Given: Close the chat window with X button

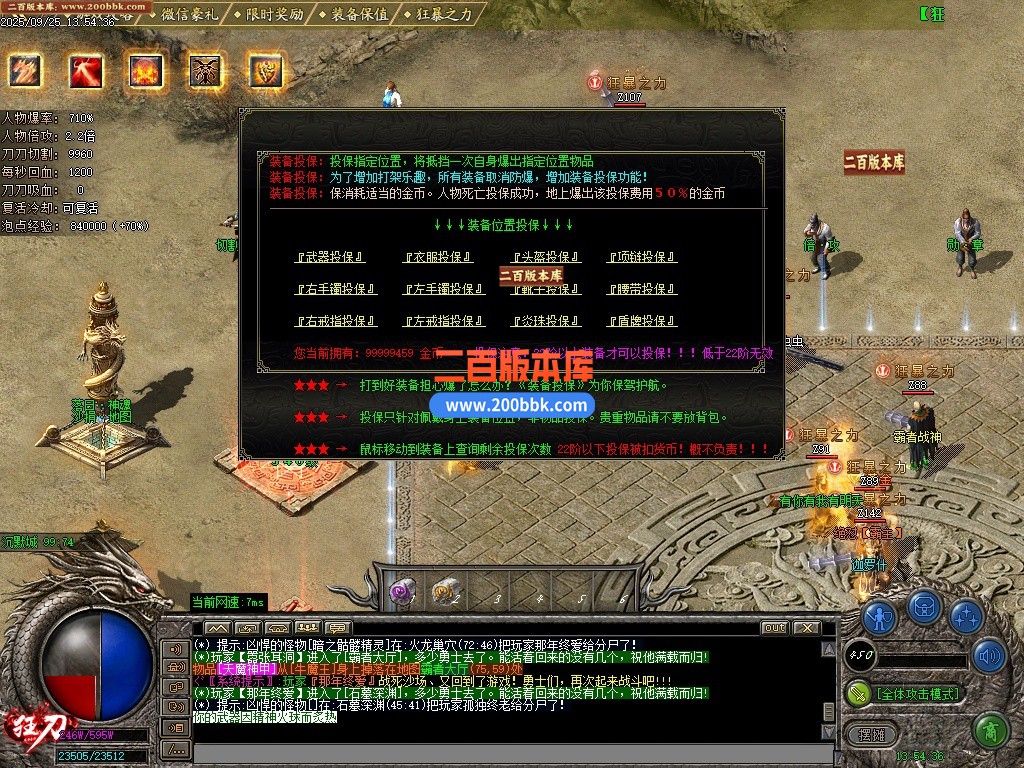Looking at the screenshot, I should click(x=808, y=628).
